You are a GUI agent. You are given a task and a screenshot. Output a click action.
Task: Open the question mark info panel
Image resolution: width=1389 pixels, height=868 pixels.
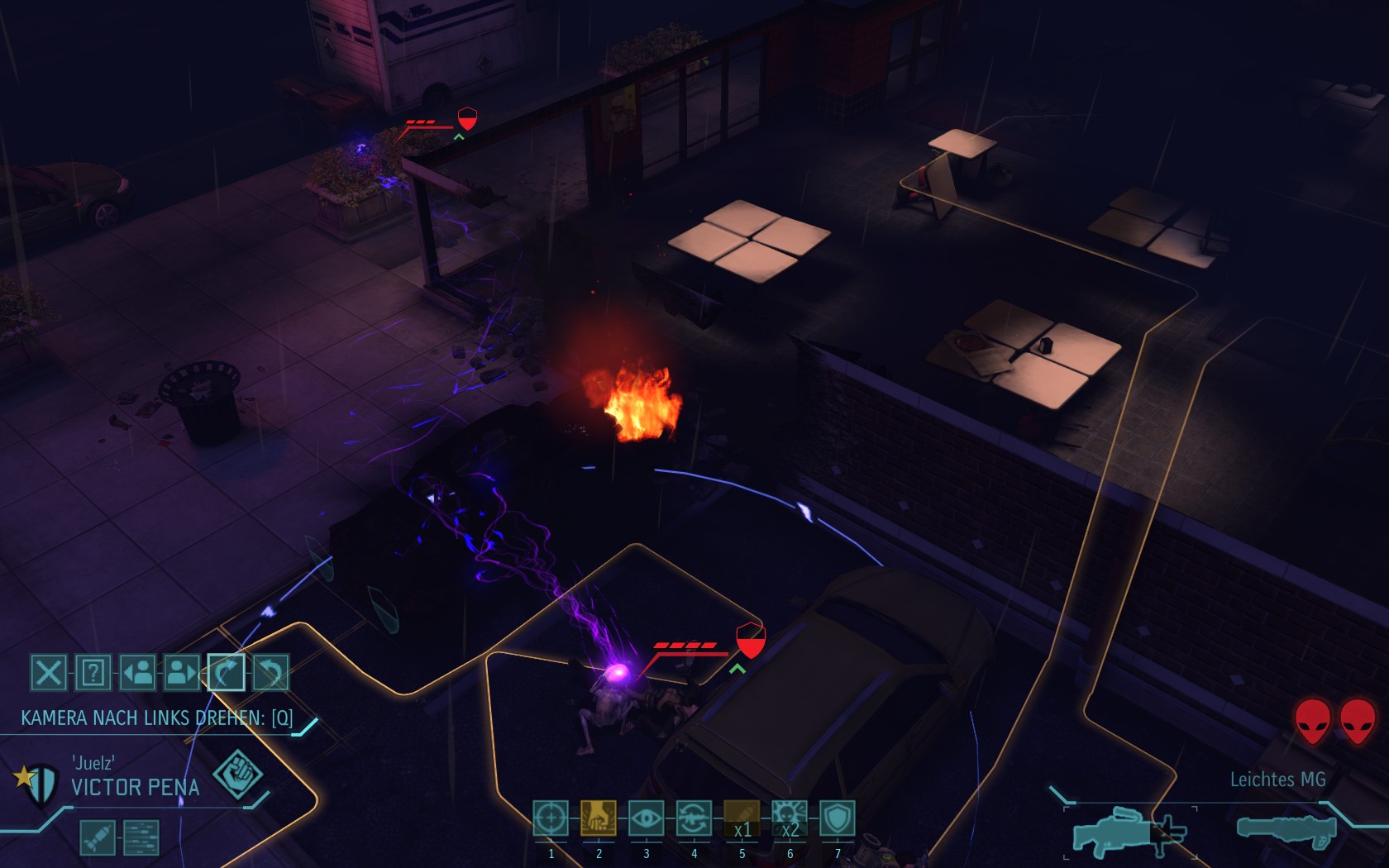93,672
